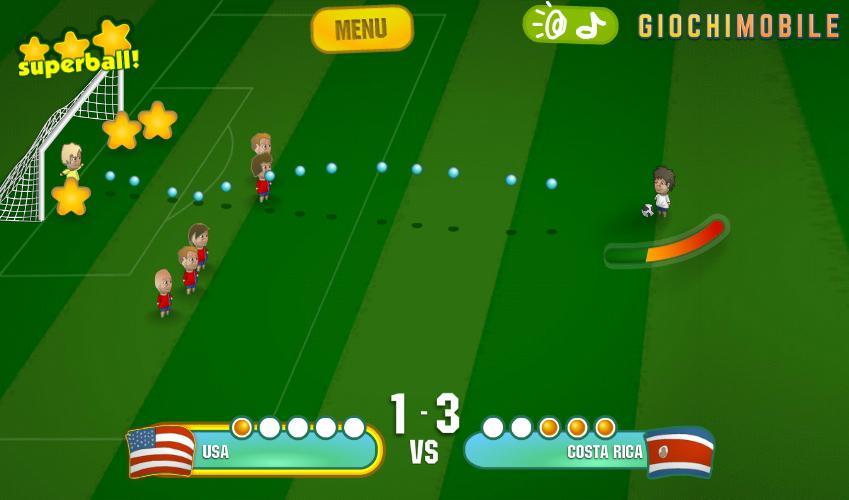This screenshot has height=500, width=849.
Task: Toggle the music note icon
Action: (593, 24)
